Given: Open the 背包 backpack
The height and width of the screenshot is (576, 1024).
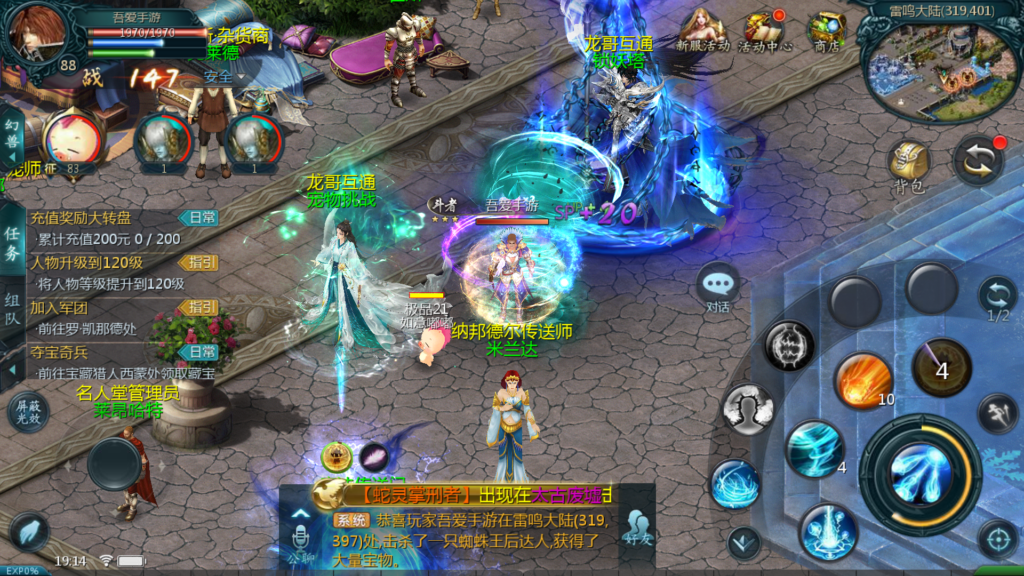Looking at the screenshot, I should tap(909, 164).
